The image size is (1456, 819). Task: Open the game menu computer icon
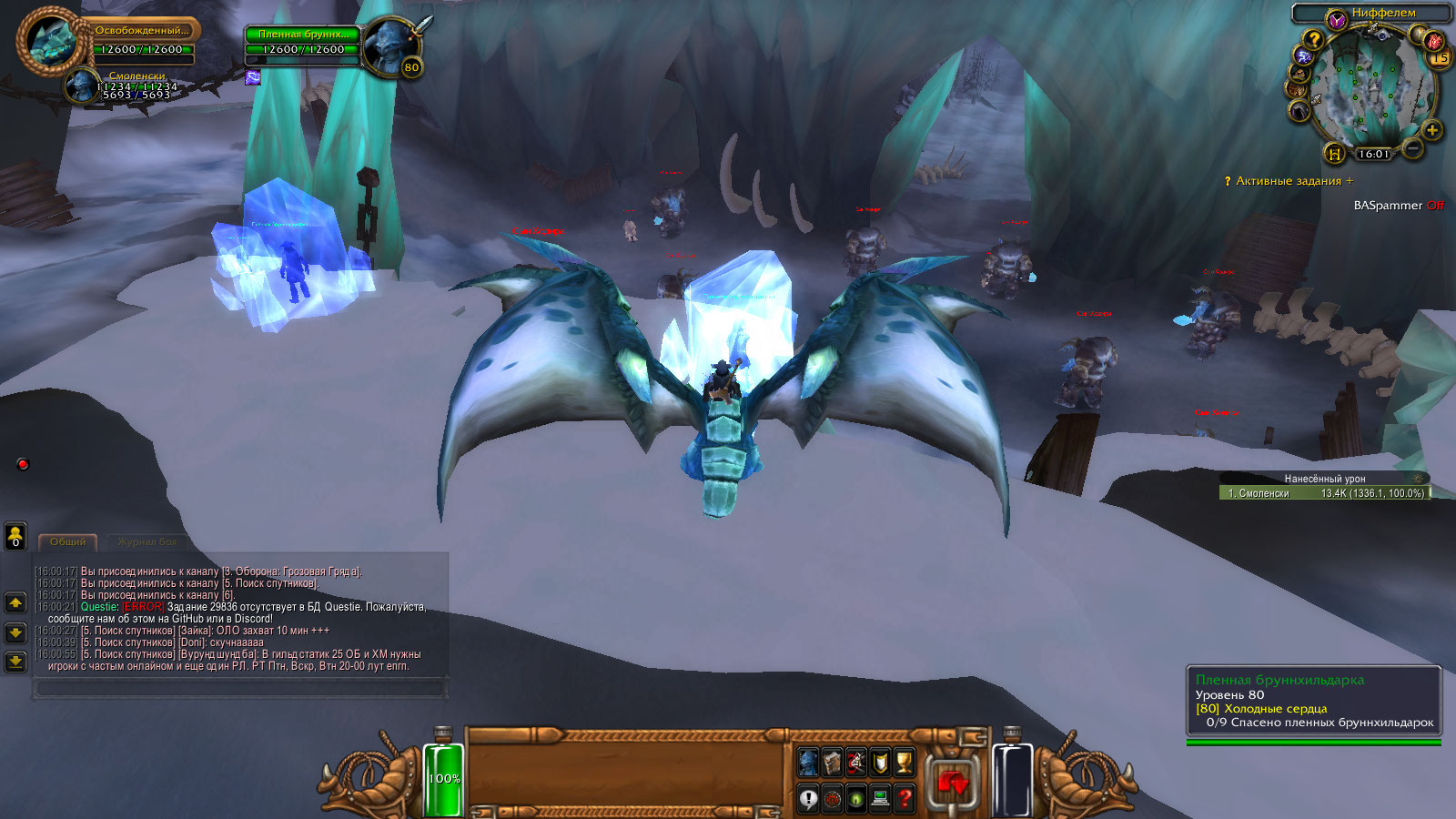click(x=880, y=799)
